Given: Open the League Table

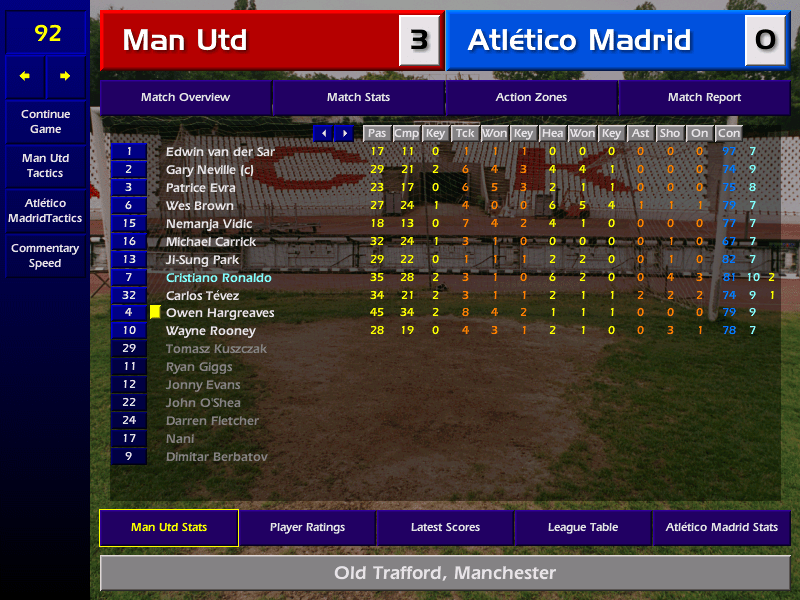Looking at the screenshot, I should [583, 527].
